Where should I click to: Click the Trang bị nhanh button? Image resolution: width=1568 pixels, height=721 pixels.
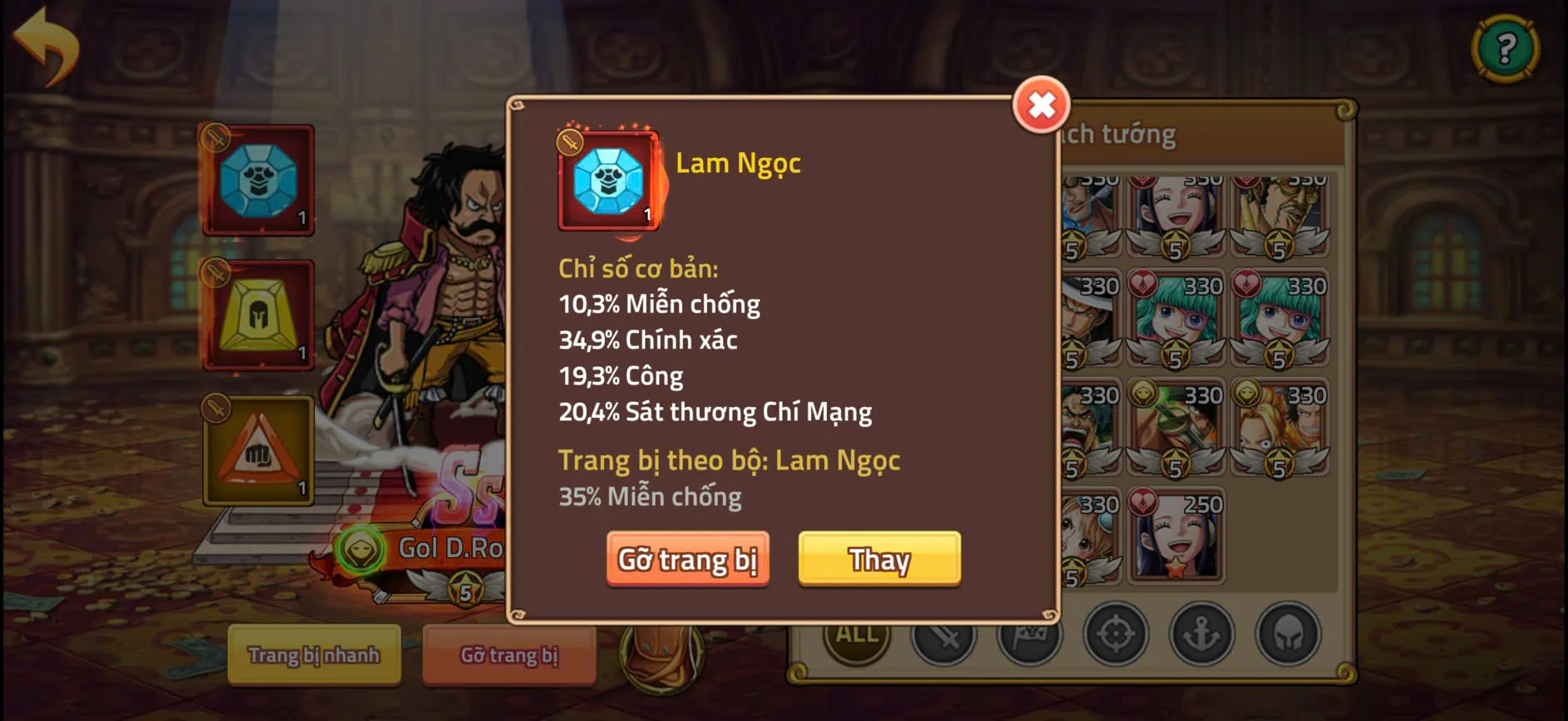(313, 655)
